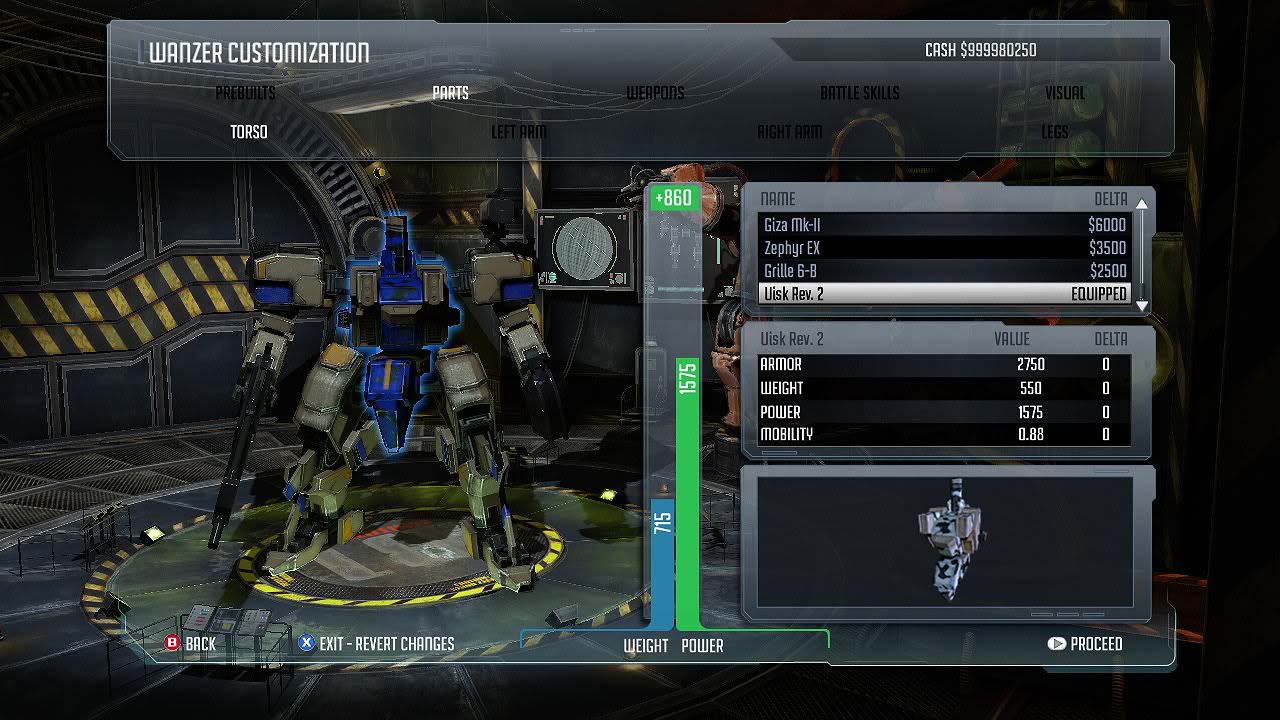Choose the Zephyr EX part row
The image size is (1280, 720).
tap(944, 248)
